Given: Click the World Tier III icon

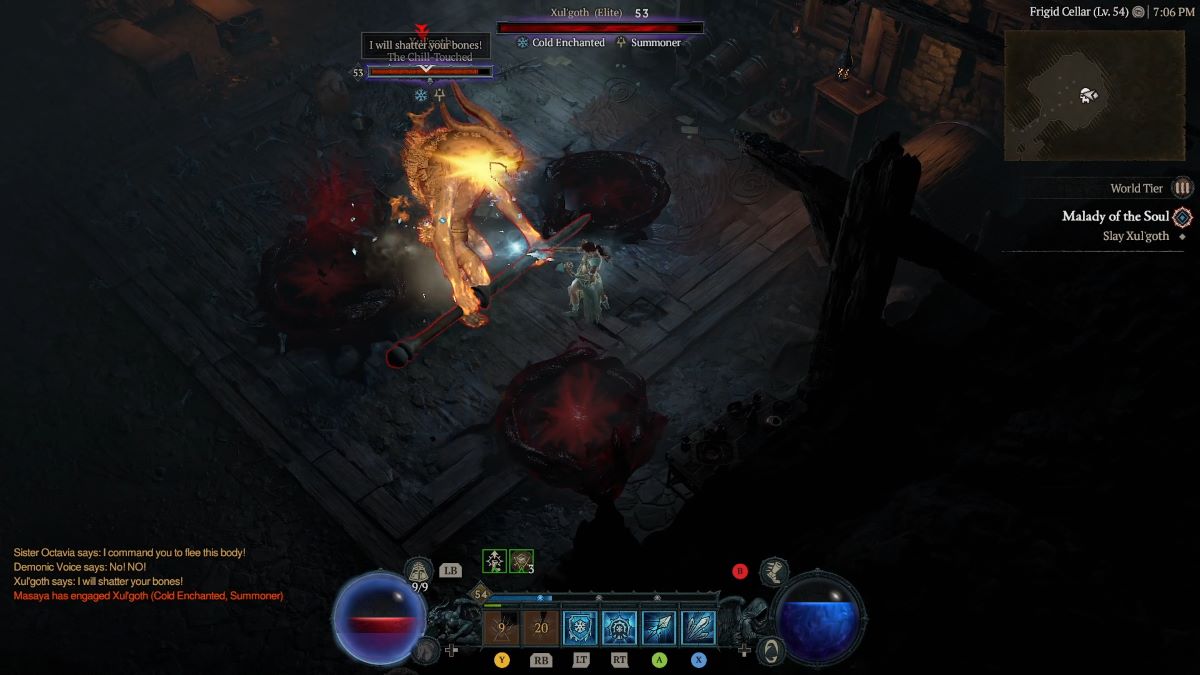Looking at the screenshot, I should tap(1183, 188).
